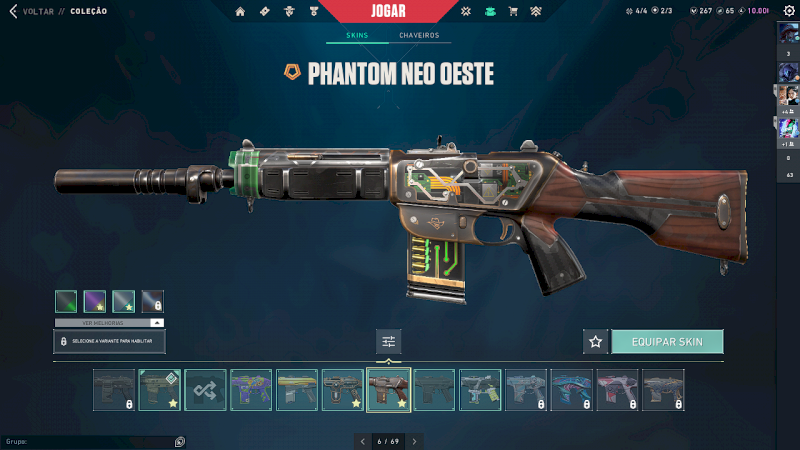Mark skin as favorite with the star button
The image size is (800, 450).
596,341
